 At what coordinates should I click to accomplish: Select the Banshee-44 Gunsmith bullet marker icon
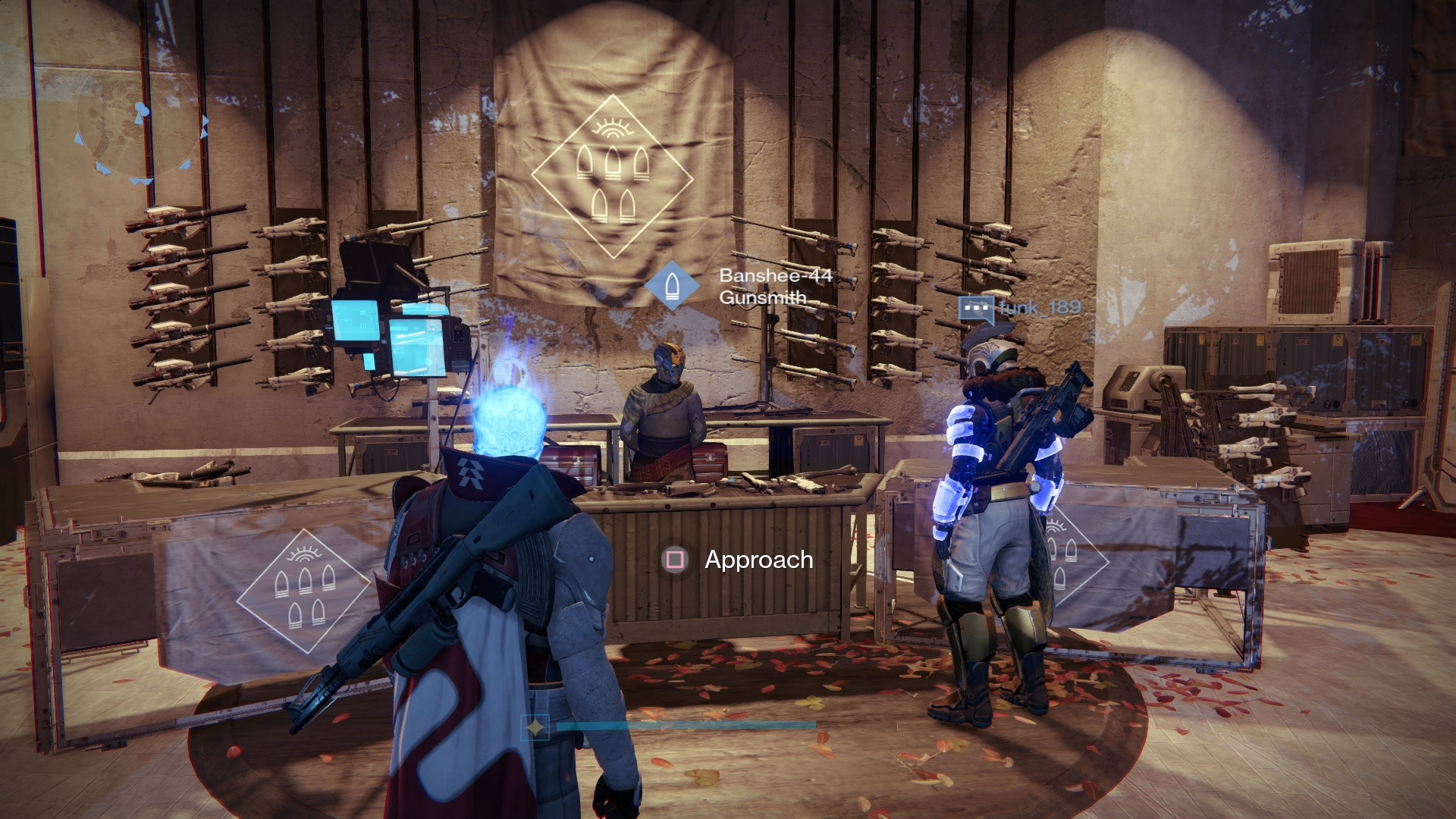[672, 286]
